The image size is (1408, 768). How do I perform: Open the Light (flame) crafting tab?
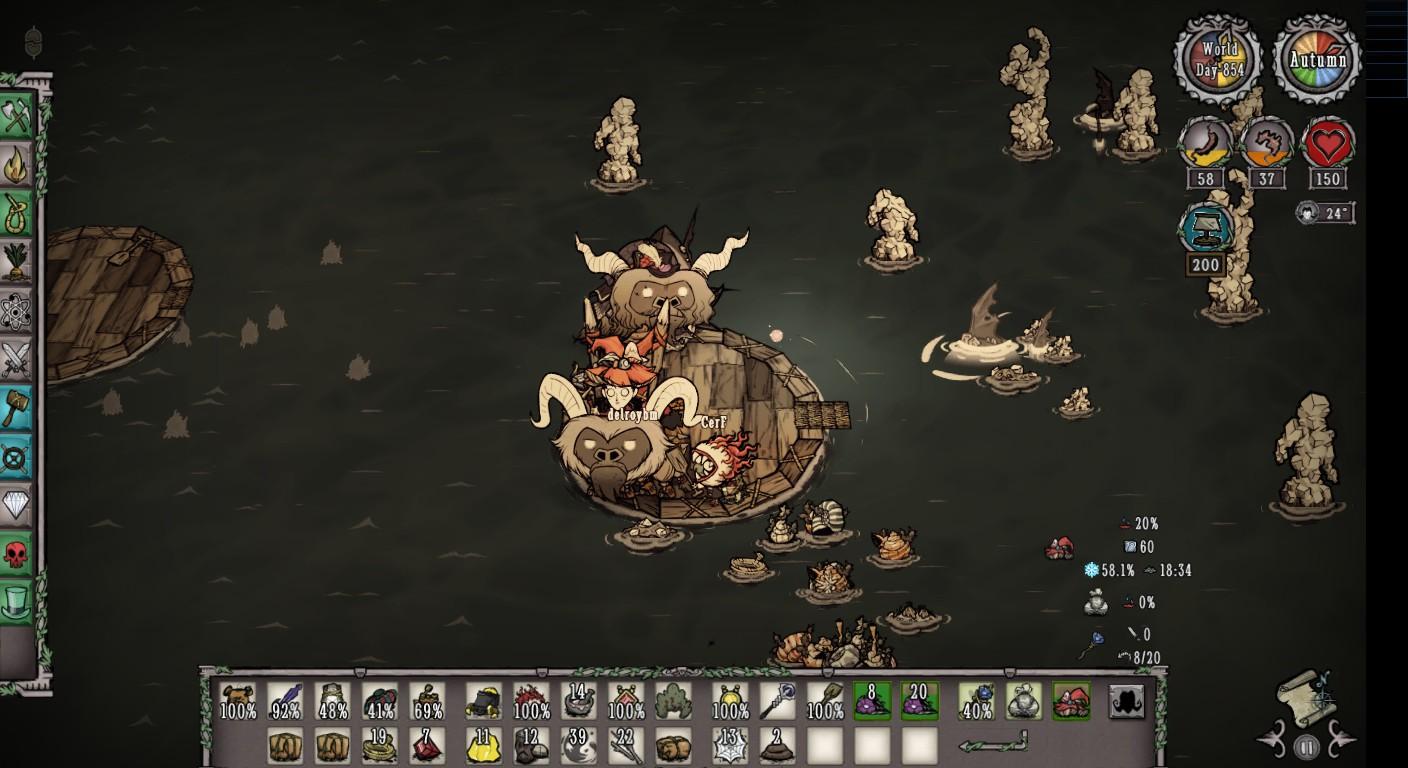coord(17,165)
